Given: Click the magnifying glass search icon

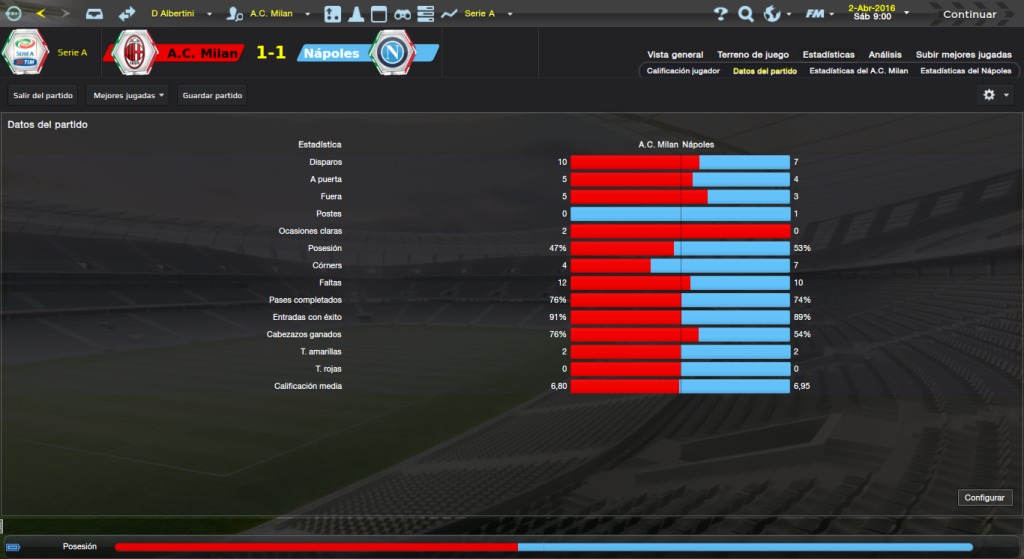Looking at the screenshot, I should [x=745, y=14].
